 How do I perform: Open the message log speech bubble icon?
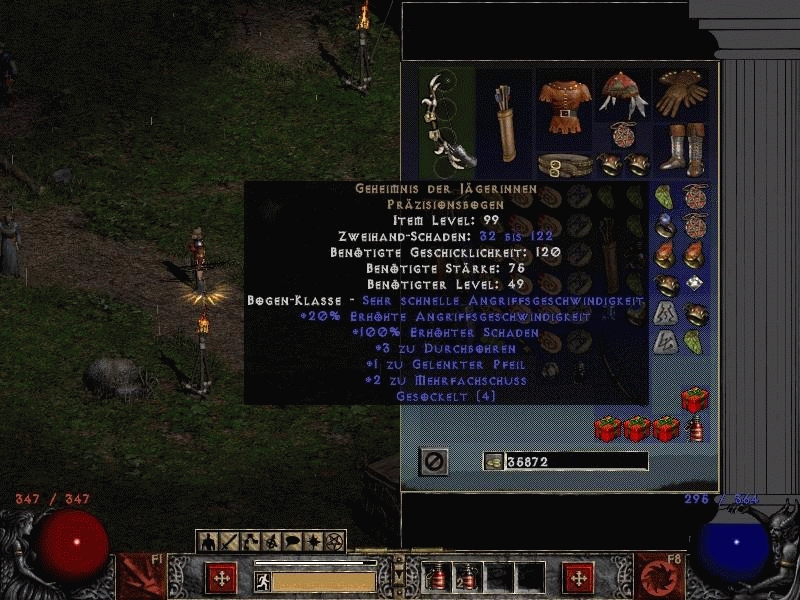[293, 542]
